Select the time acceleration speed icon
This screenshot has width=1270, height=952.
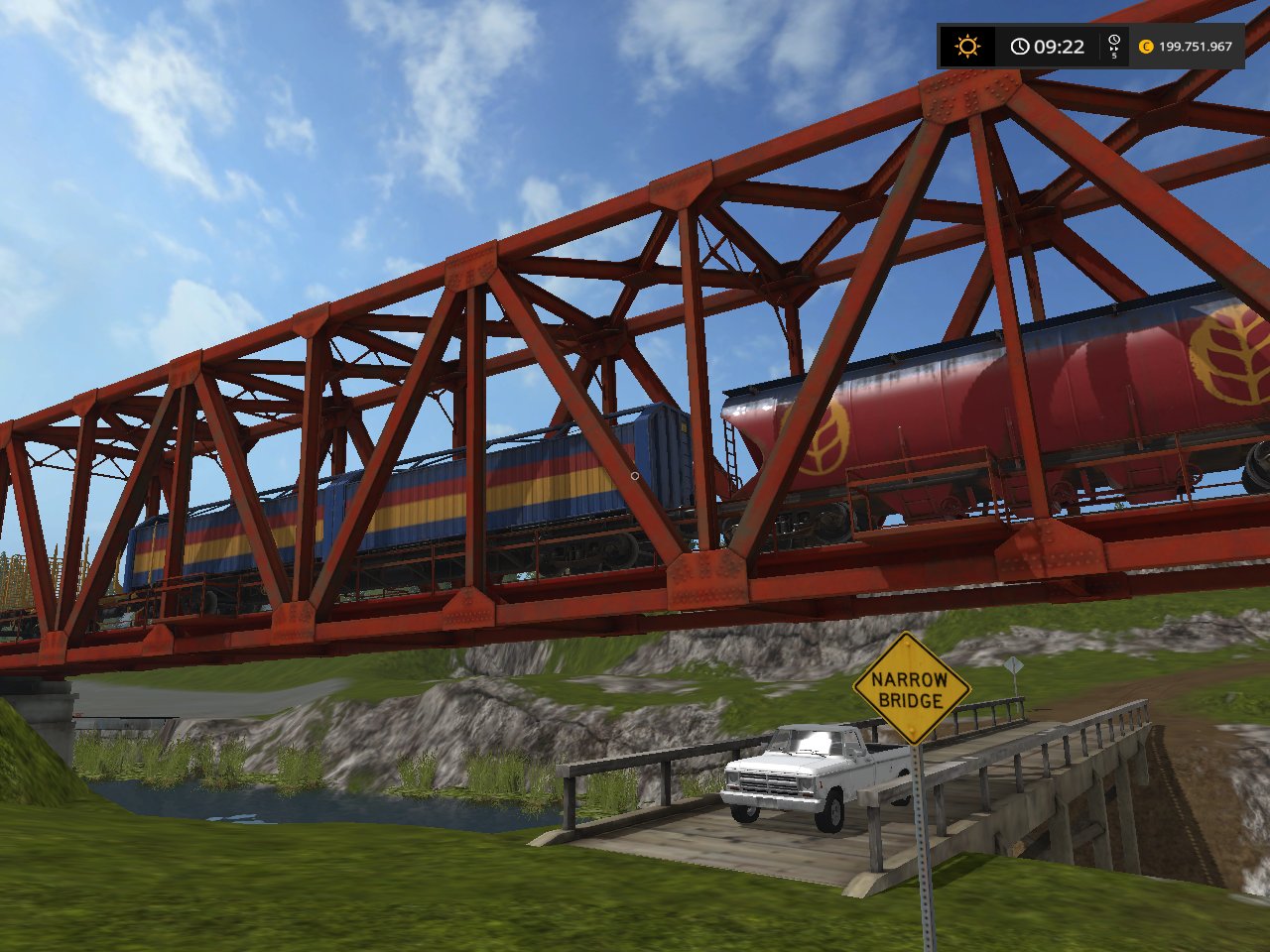1114,46
